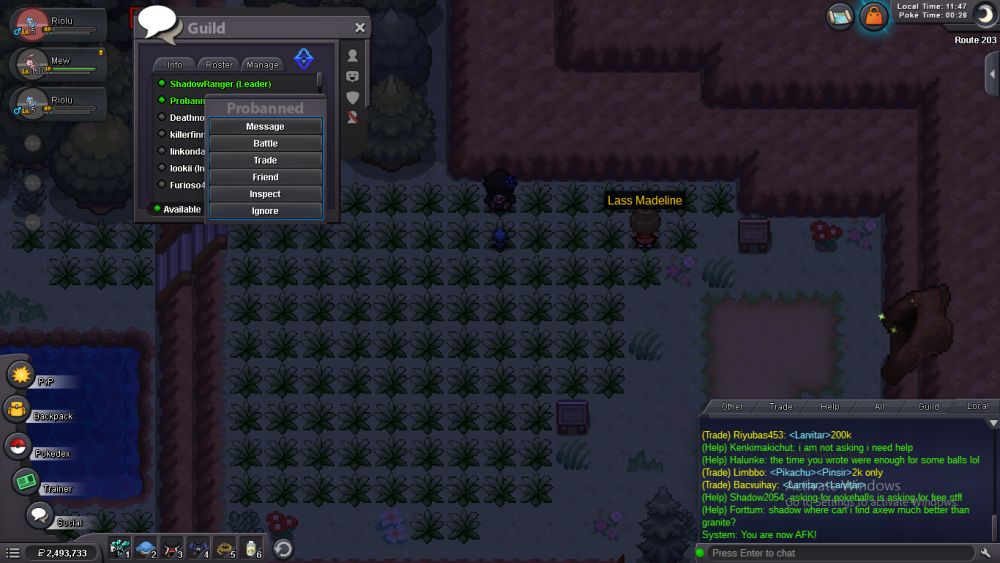Image resolution: width=1000 pixels, height=563 pixels.
Task: Inspect the player Probanned
Action: (265, 194)
